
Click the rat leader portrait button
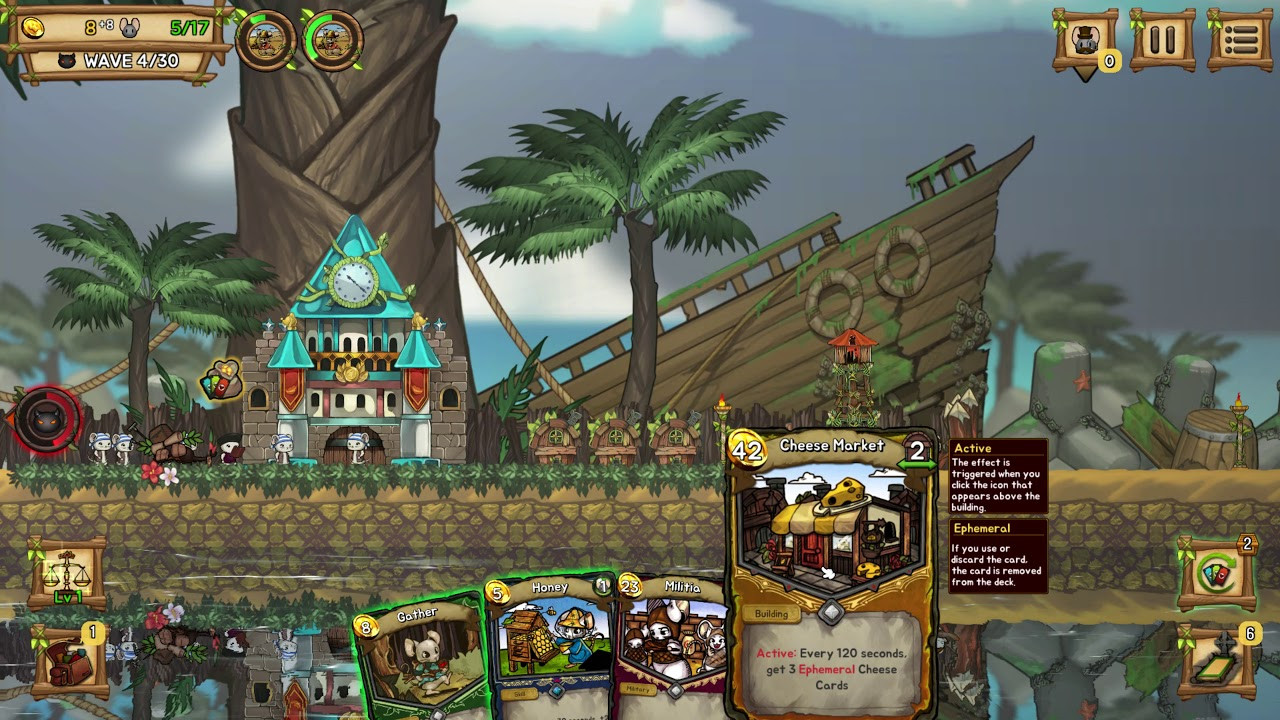[x=1085, y=40]
